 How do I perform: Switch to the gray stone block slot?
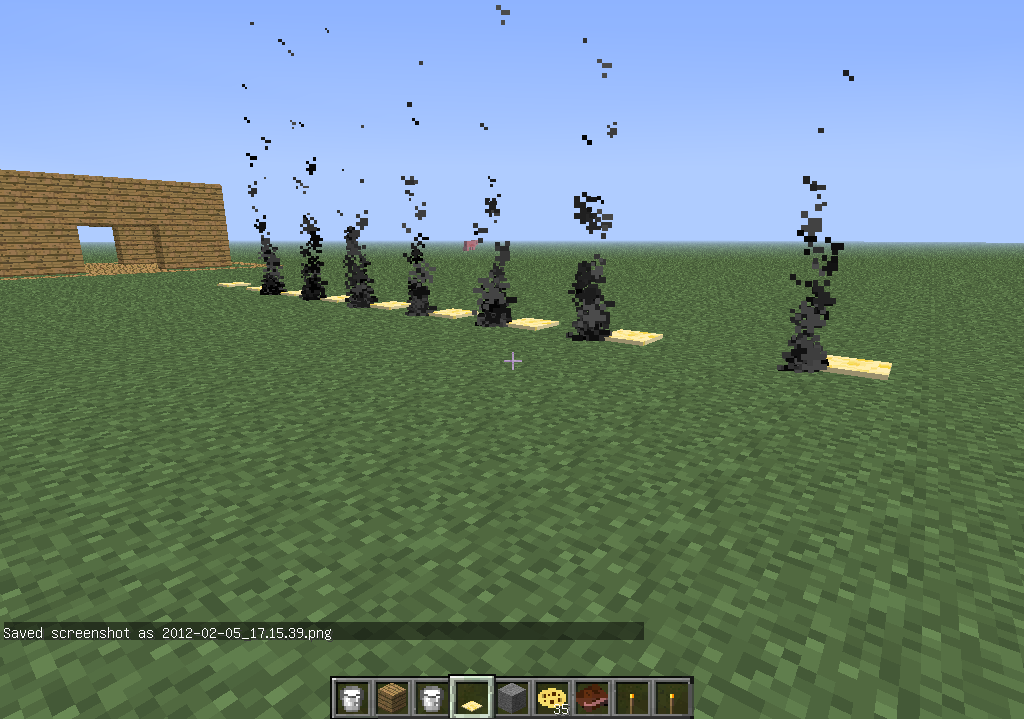click(x=511, y=697)
